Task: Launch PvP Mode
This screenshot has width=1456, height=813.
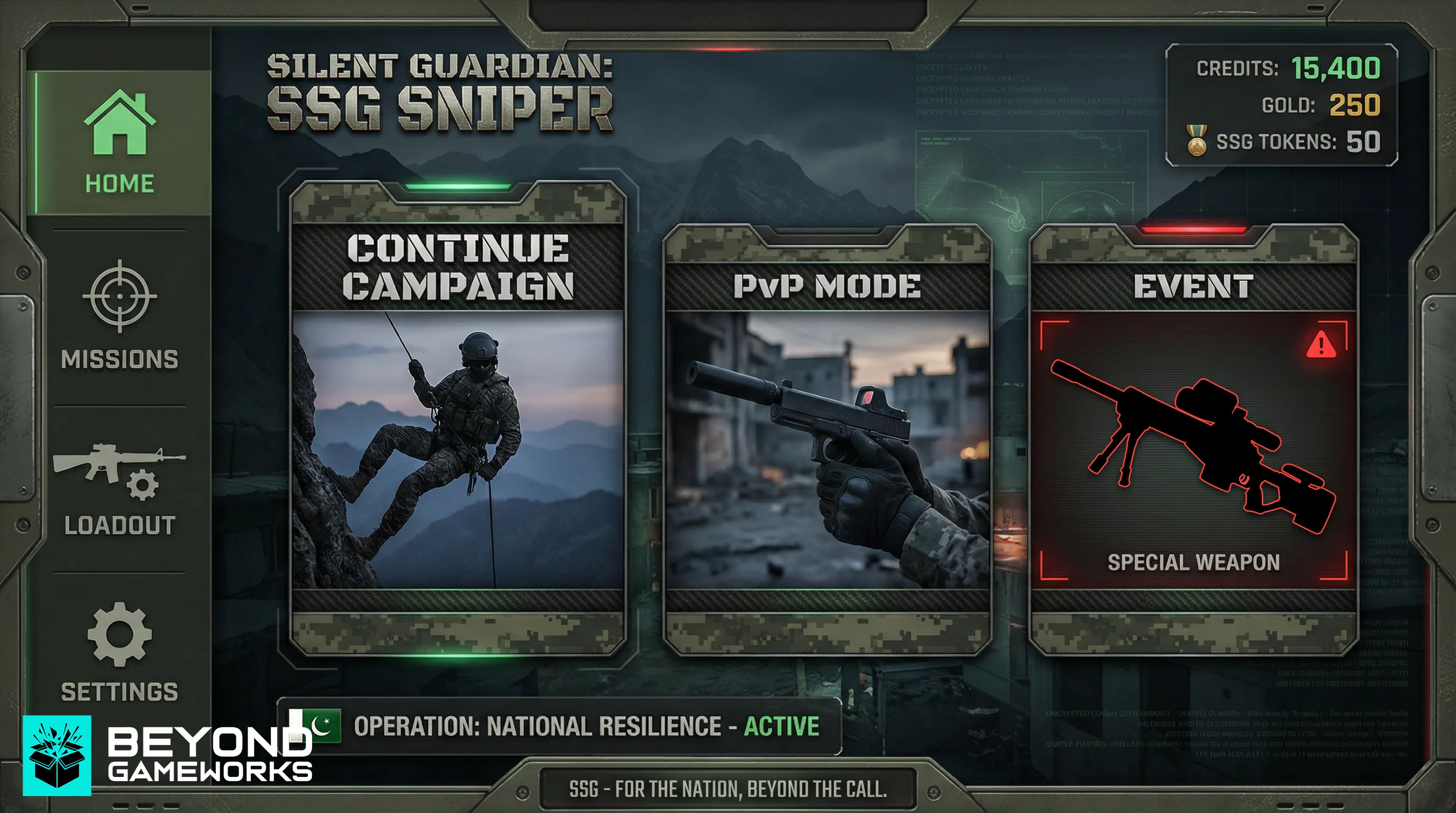Action: click(827, 441)
